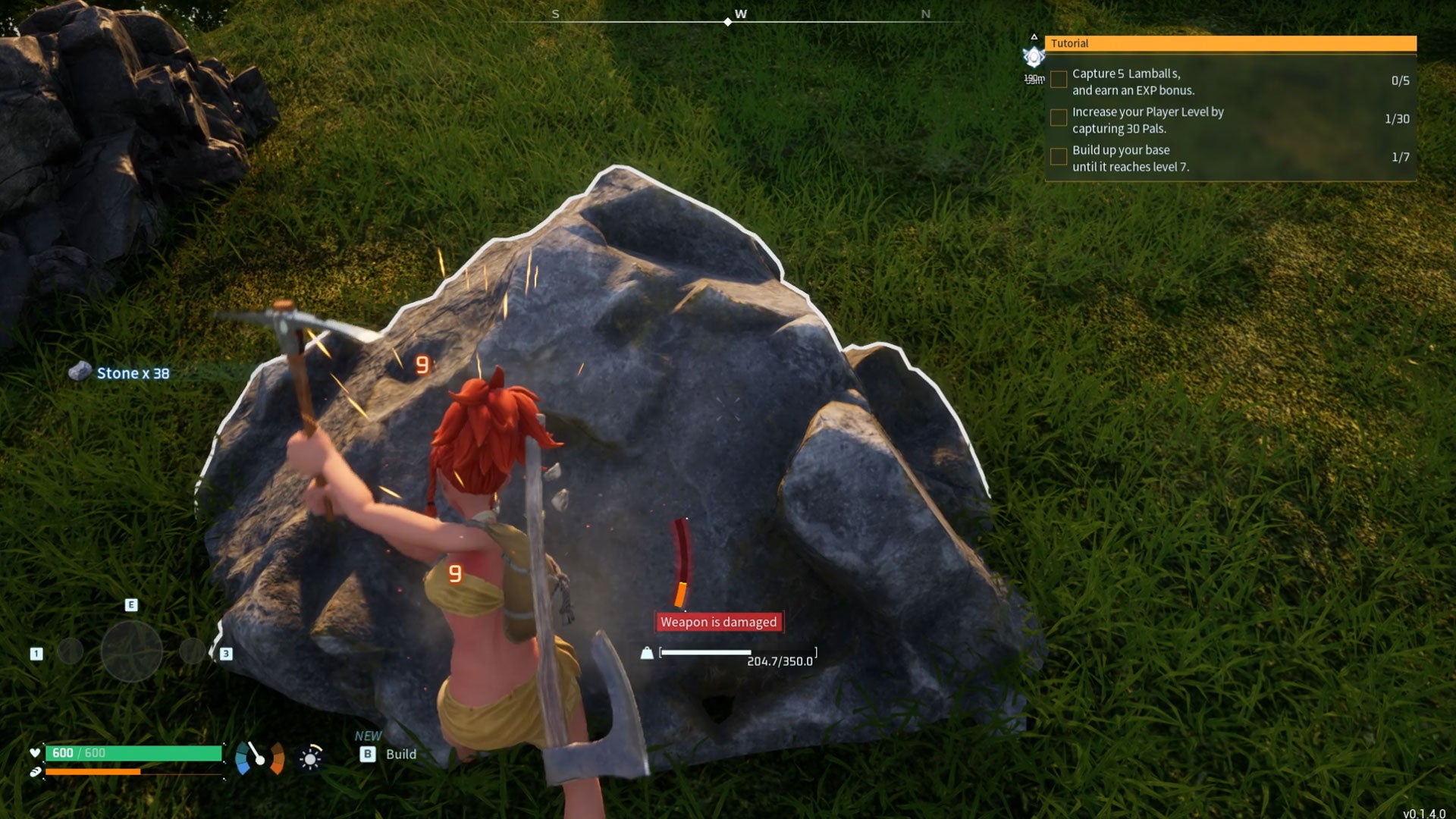This screenshot has width=1456, height=819.
Task: Click the compass W heading marker
Action: 740,14
